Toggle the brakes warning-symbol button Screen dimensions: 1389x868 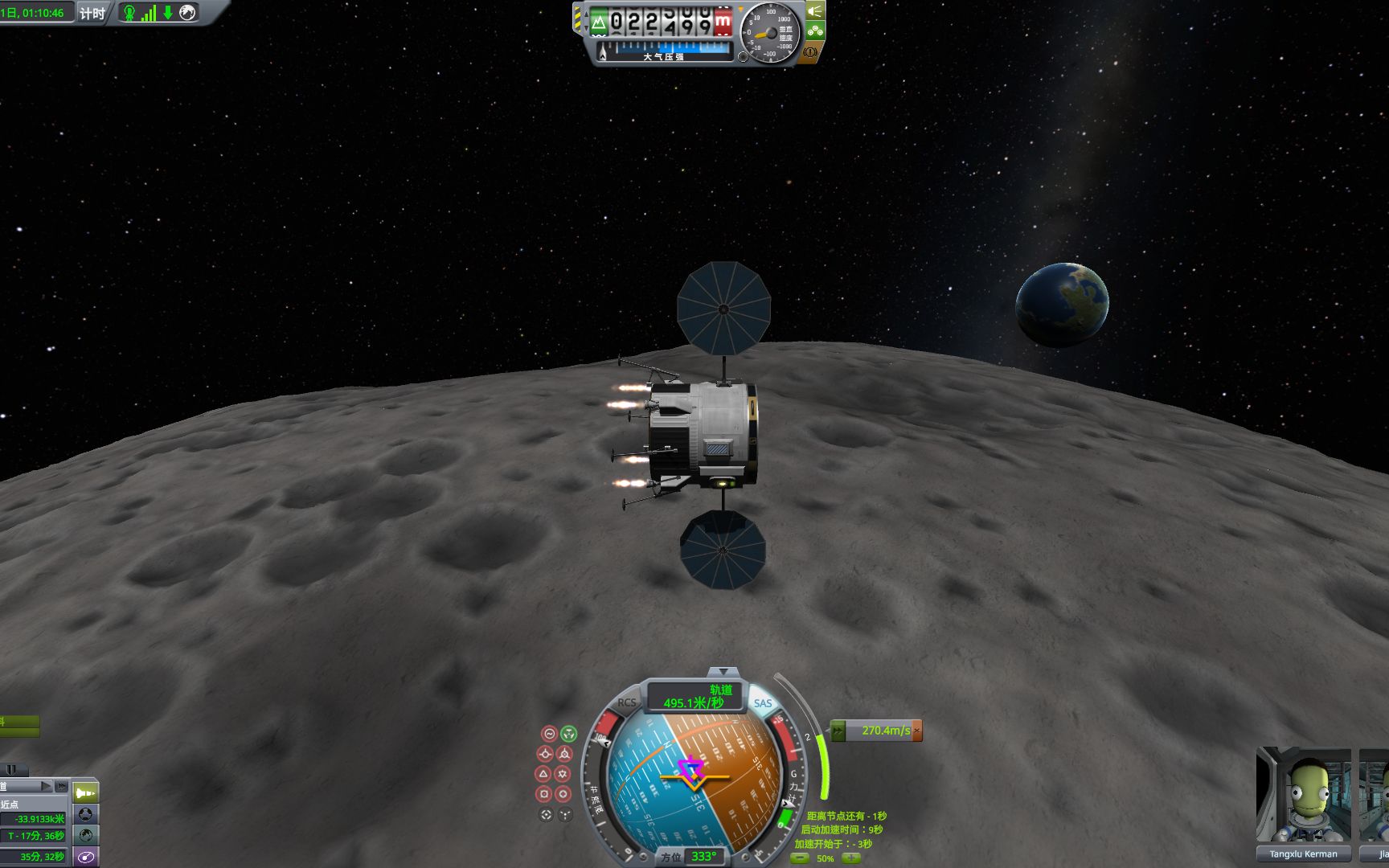tap(810, 53)
